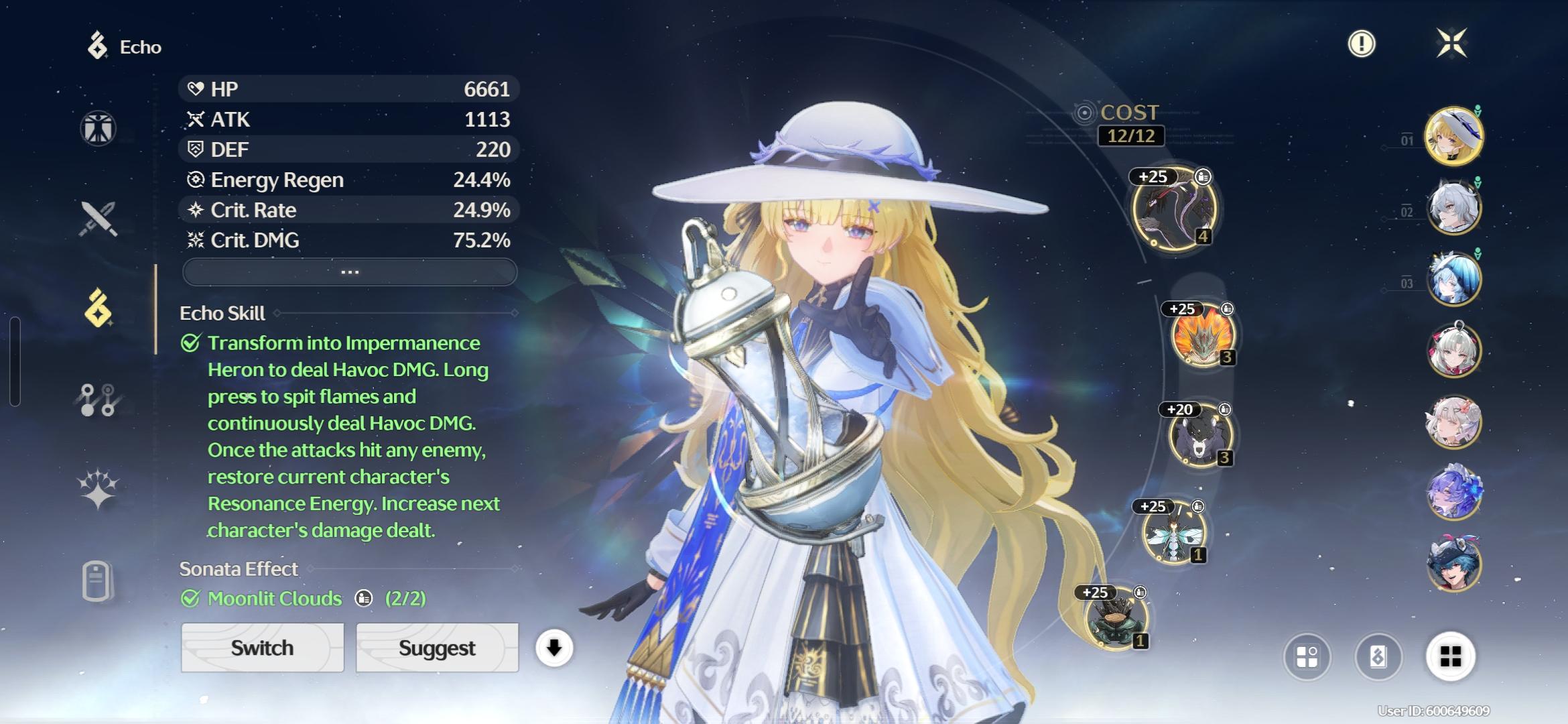1568x724 pixels.
Task: Choose the blue-haired character portrait in slot 03
Action: coord(1453,278)
